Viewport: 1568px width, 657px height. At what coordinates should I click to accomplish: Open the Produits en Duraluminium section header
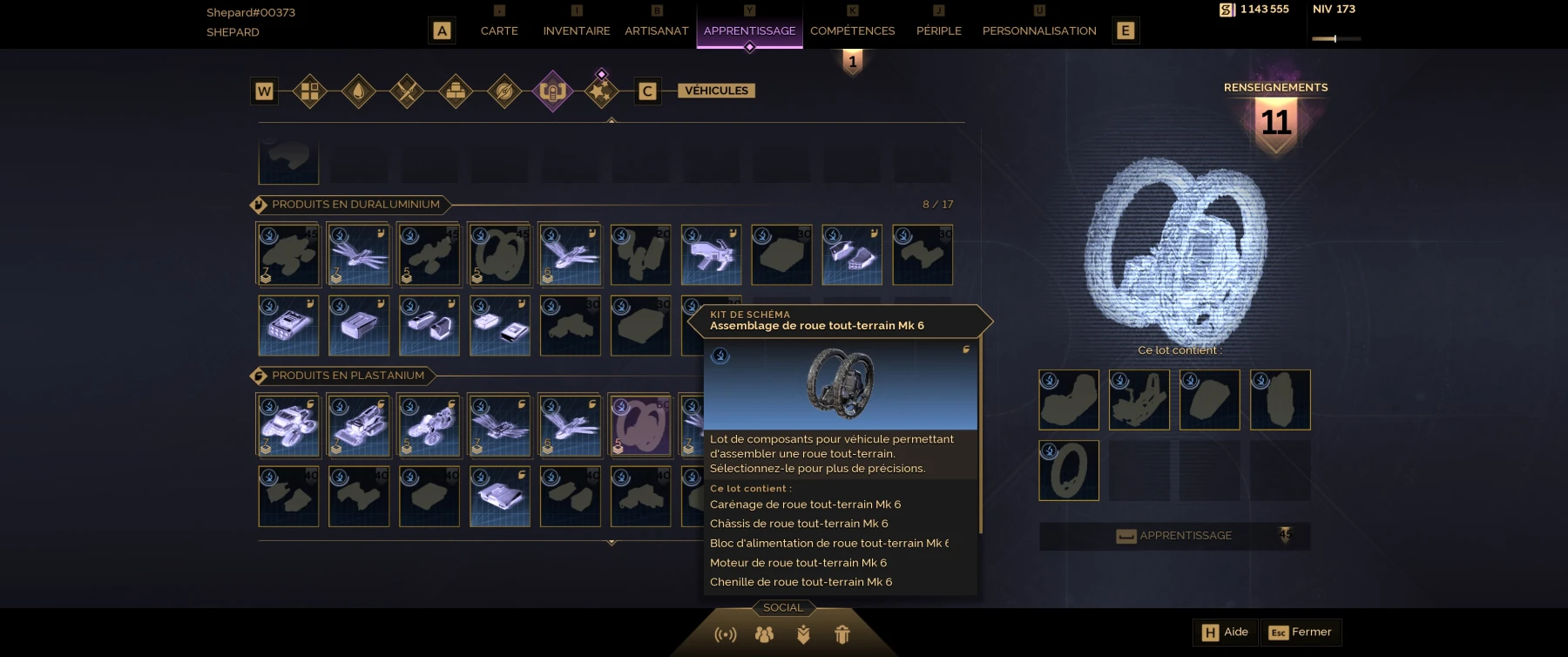[x=348, y=205]
